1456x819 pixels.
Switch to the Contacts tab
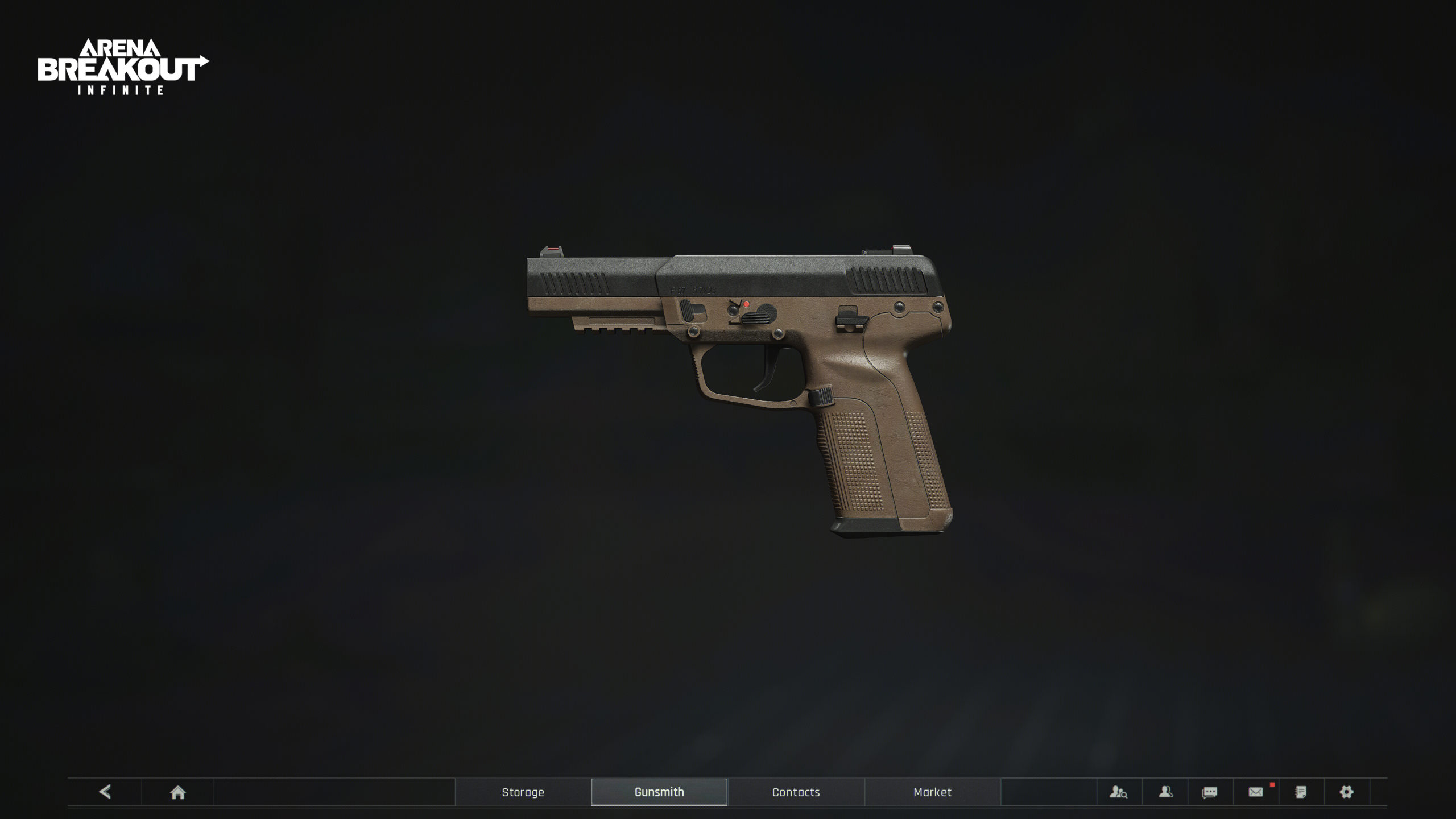click(796, 792)
